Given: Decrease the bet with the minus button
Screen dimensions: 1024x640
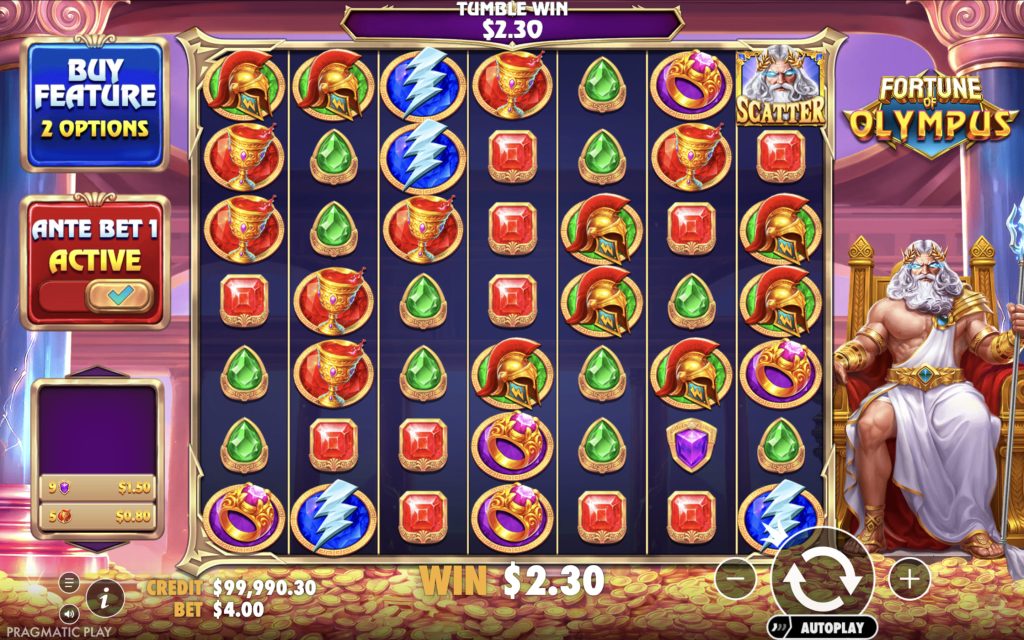Looking at the screenshot, I should [x=735, y=577].
